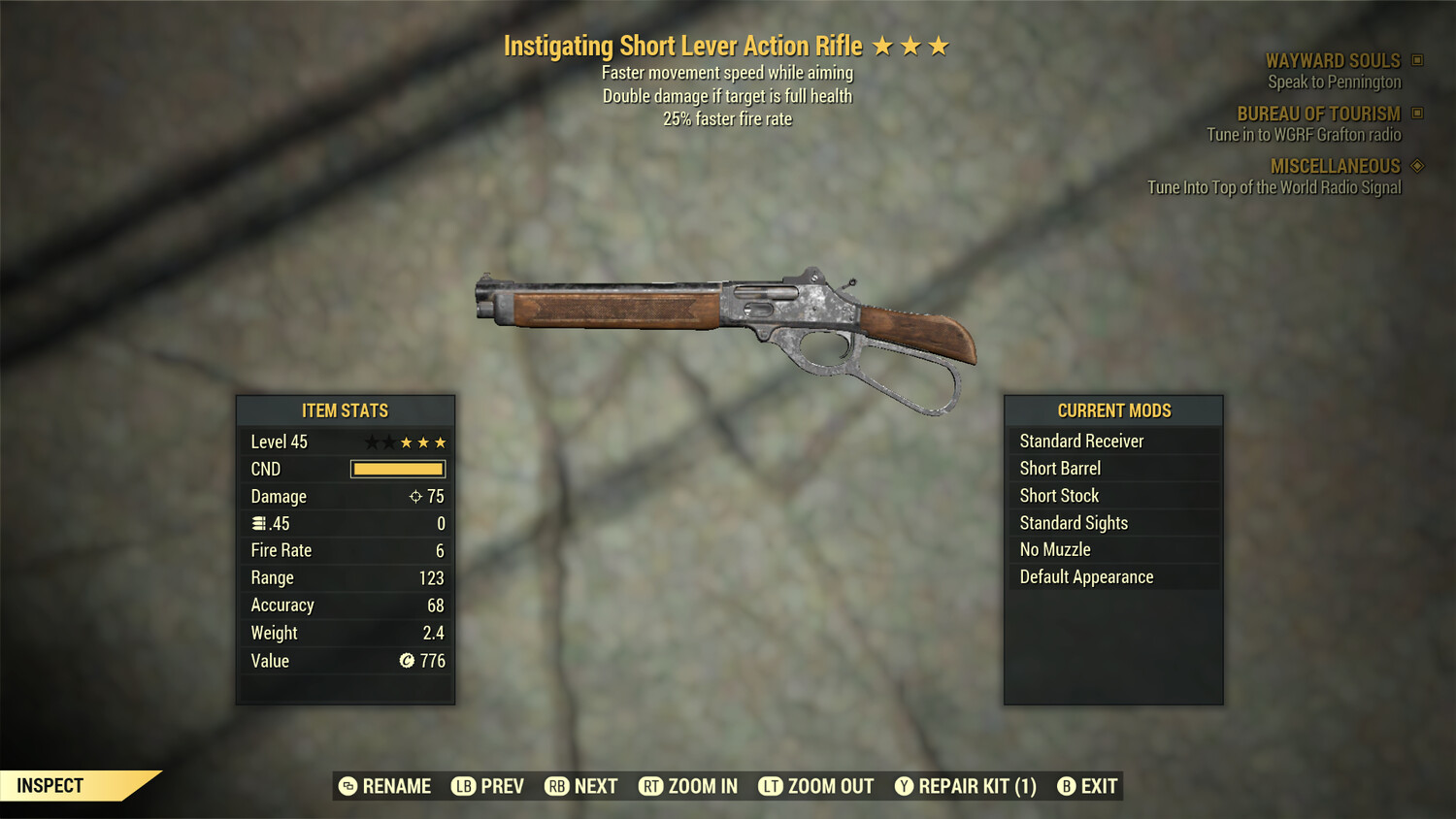Click the .45 ammo icon in Item Stats
Screen dimensions: 1456x819
pyautogui.click(x=259, y=523)
